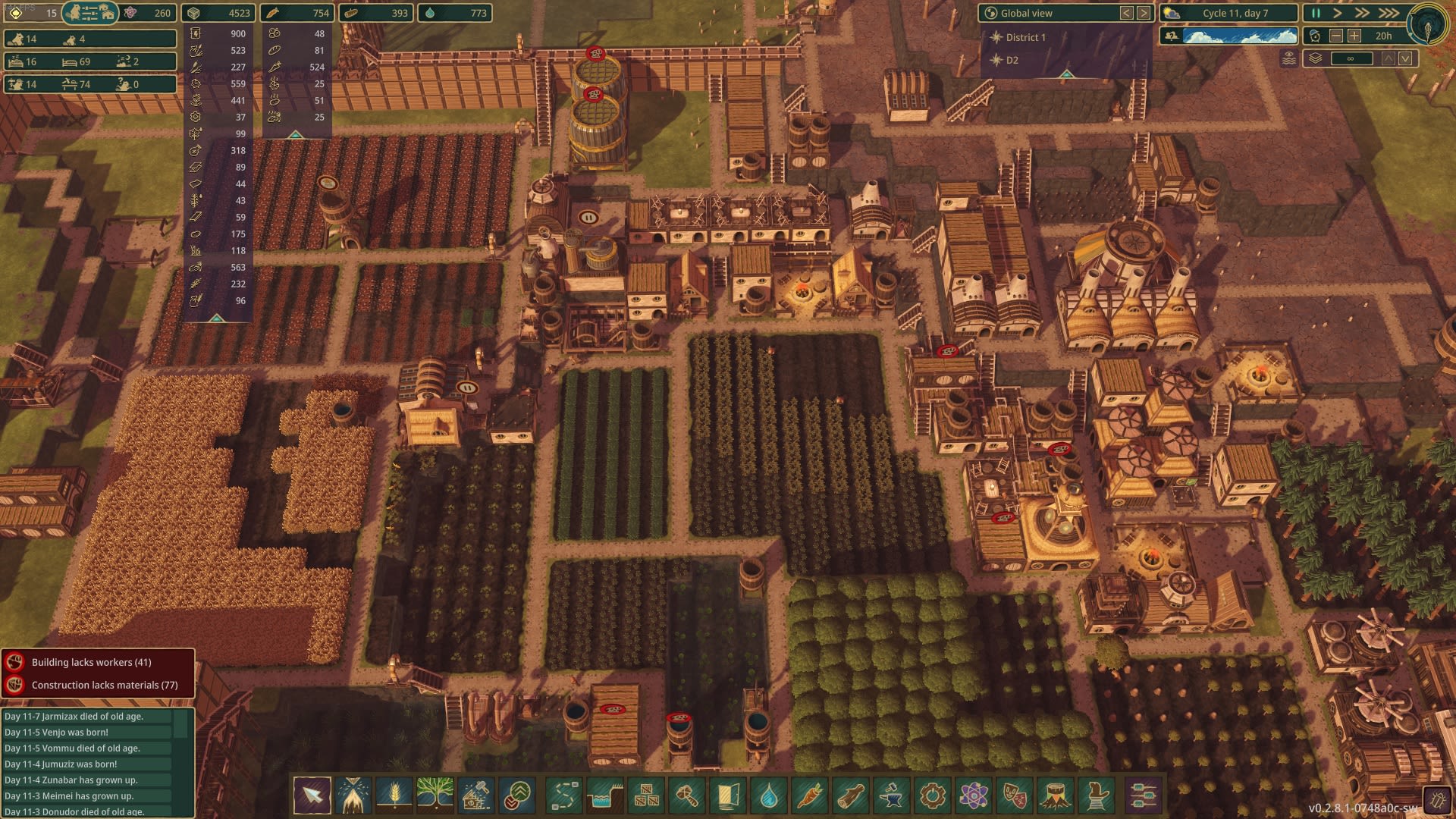Open the water drop building category
Screen dimensions: 1456x819
point(769,795)
